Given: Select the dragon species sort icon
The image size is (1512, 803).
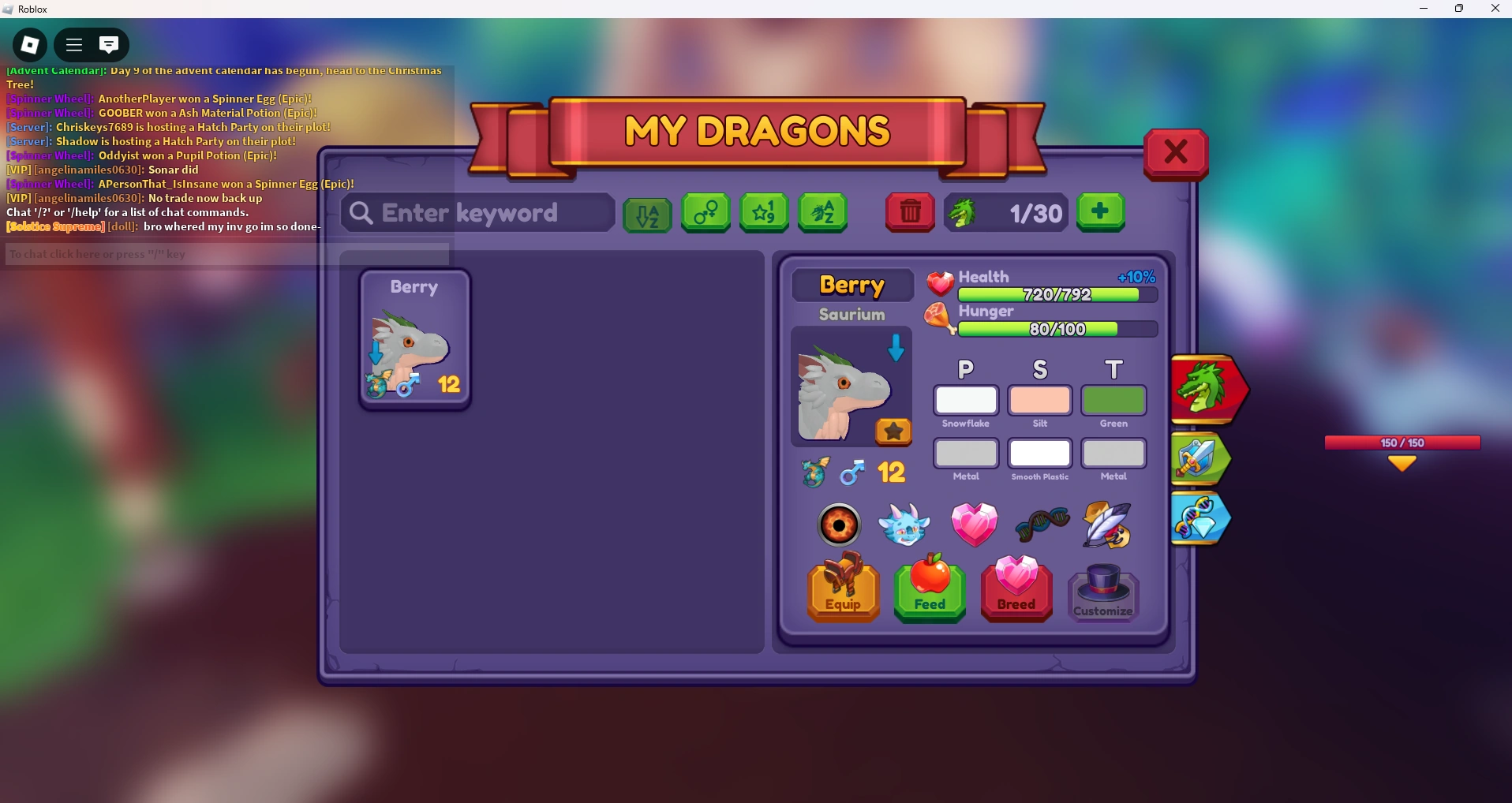Looking at the screenshot, I should pyautogui.click(x=823, y=213).
